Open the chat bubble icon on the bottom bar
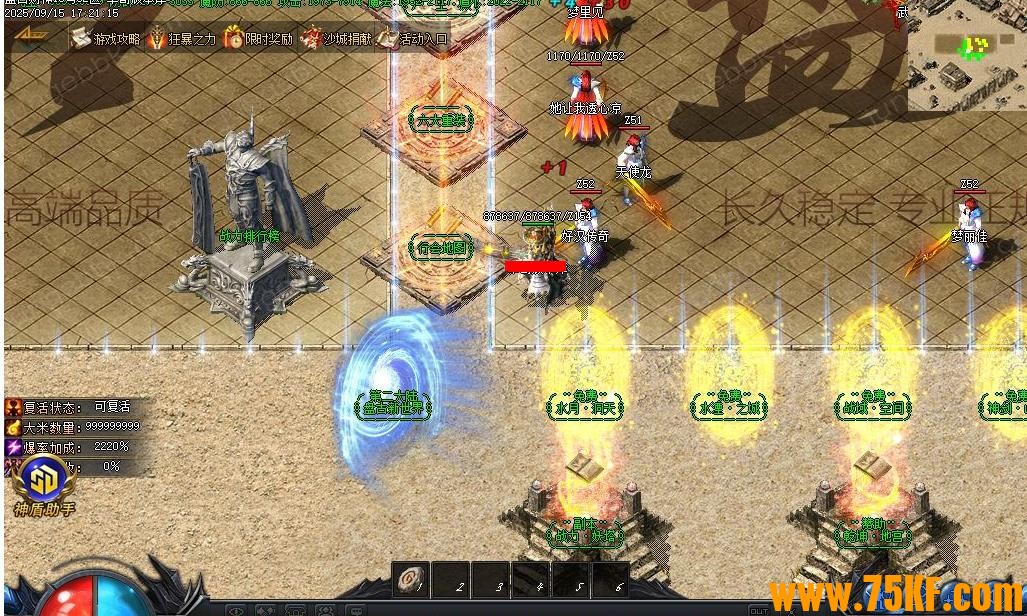Screen dimensions: 1027x616 (x=357, y=610)
